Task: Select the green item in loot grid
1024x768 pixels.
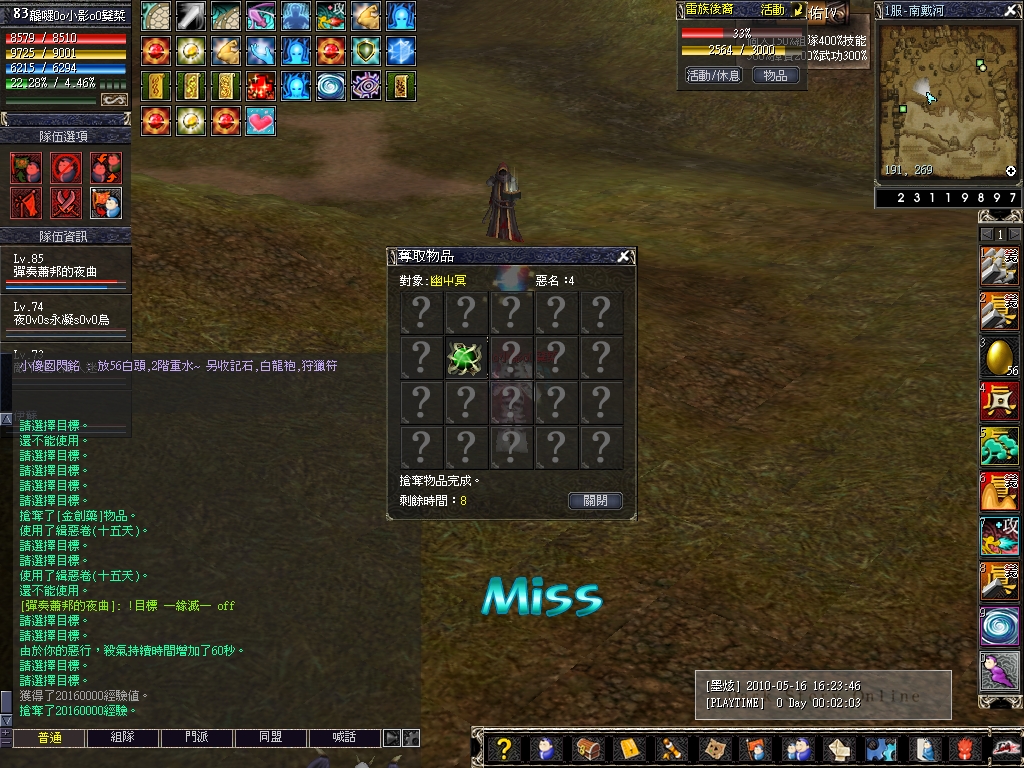Action: point(466,358)
